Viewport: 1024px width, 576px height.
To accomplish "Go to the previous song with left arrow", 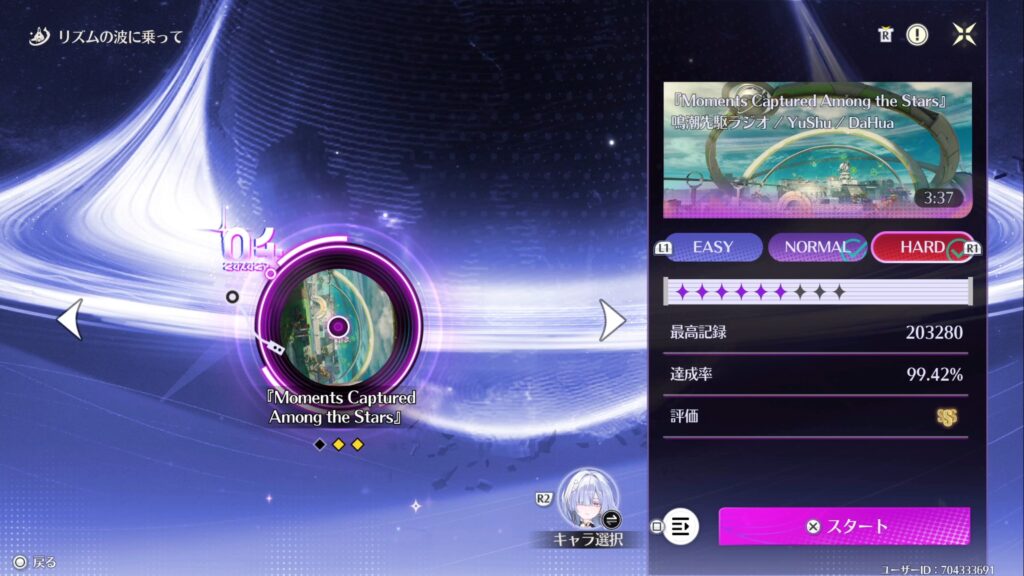I will tap(69, 319).
